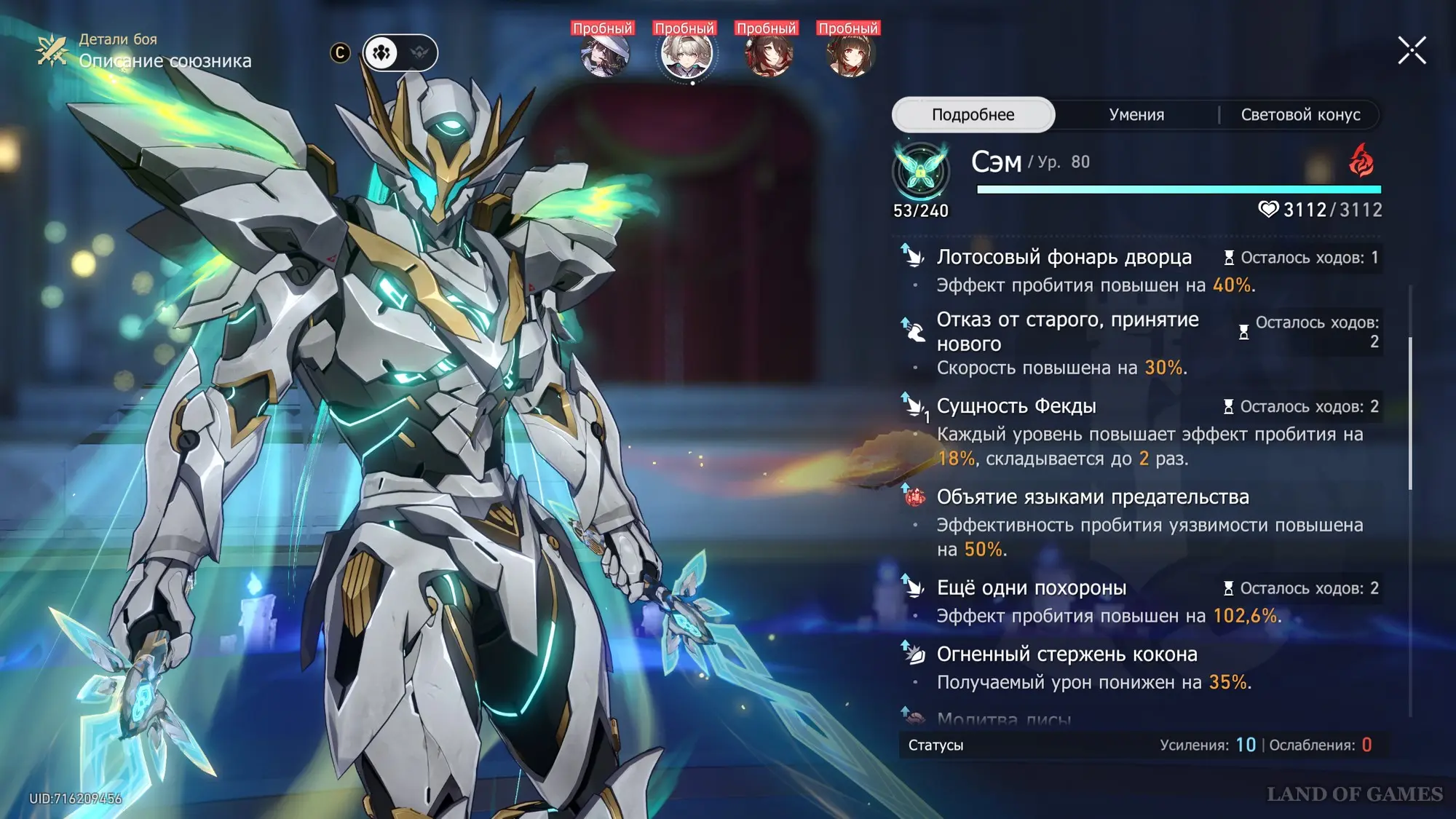
Task: Switch to the Умения tab
Action: coord(1136,114)
